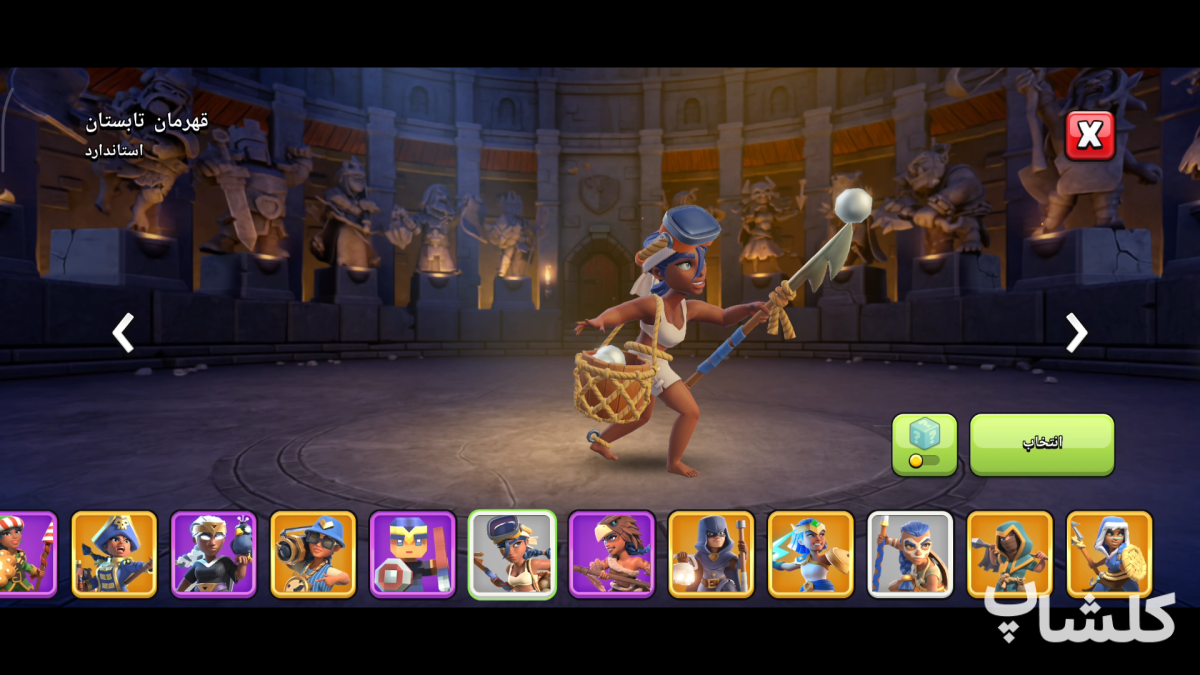Choose the default champion skin with grey background
1200x675 pixels.
[x=910, y=554]
